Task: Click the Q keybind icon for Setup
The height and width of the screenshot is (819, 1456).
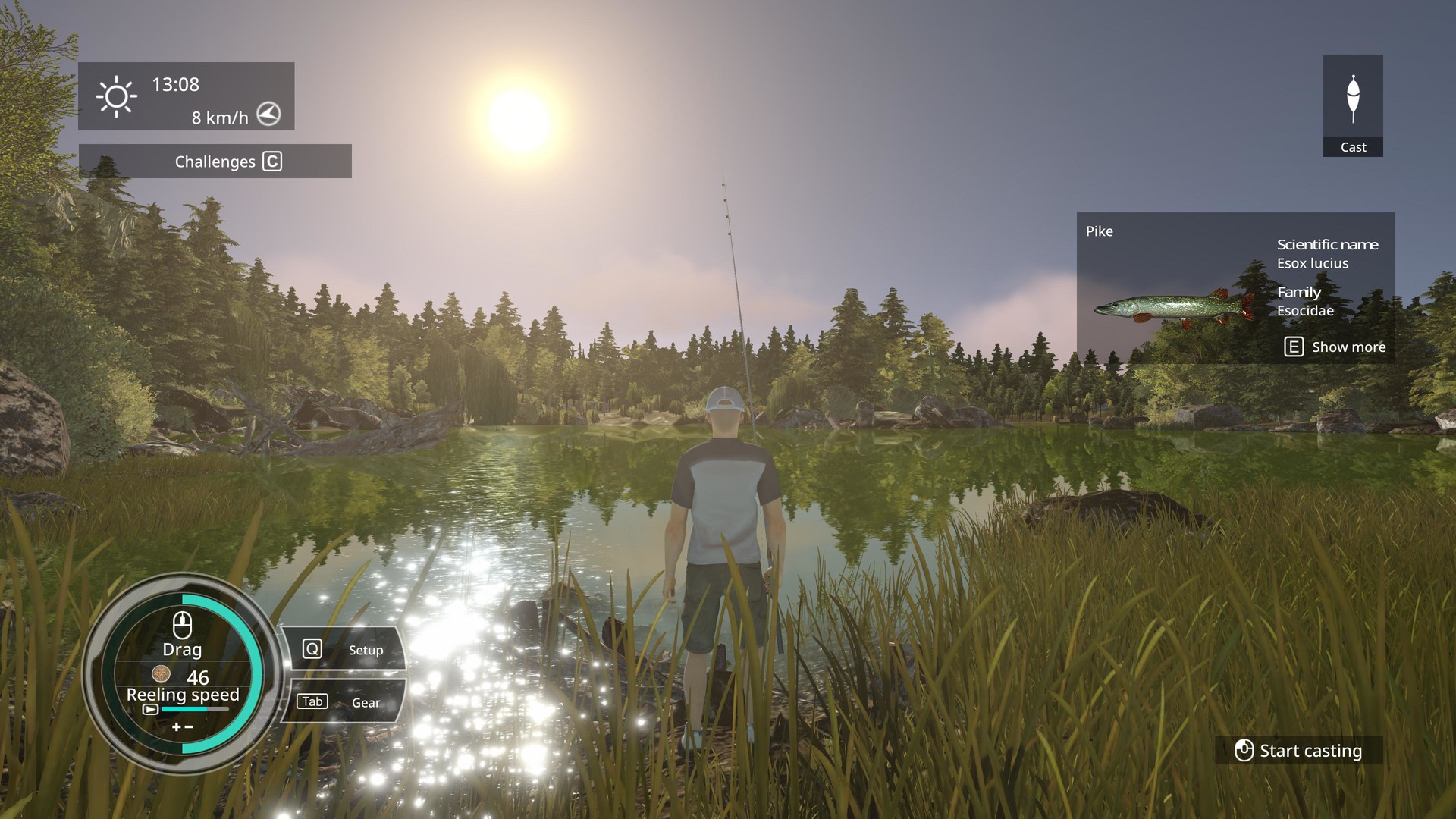Action: [x=311, y=648]
